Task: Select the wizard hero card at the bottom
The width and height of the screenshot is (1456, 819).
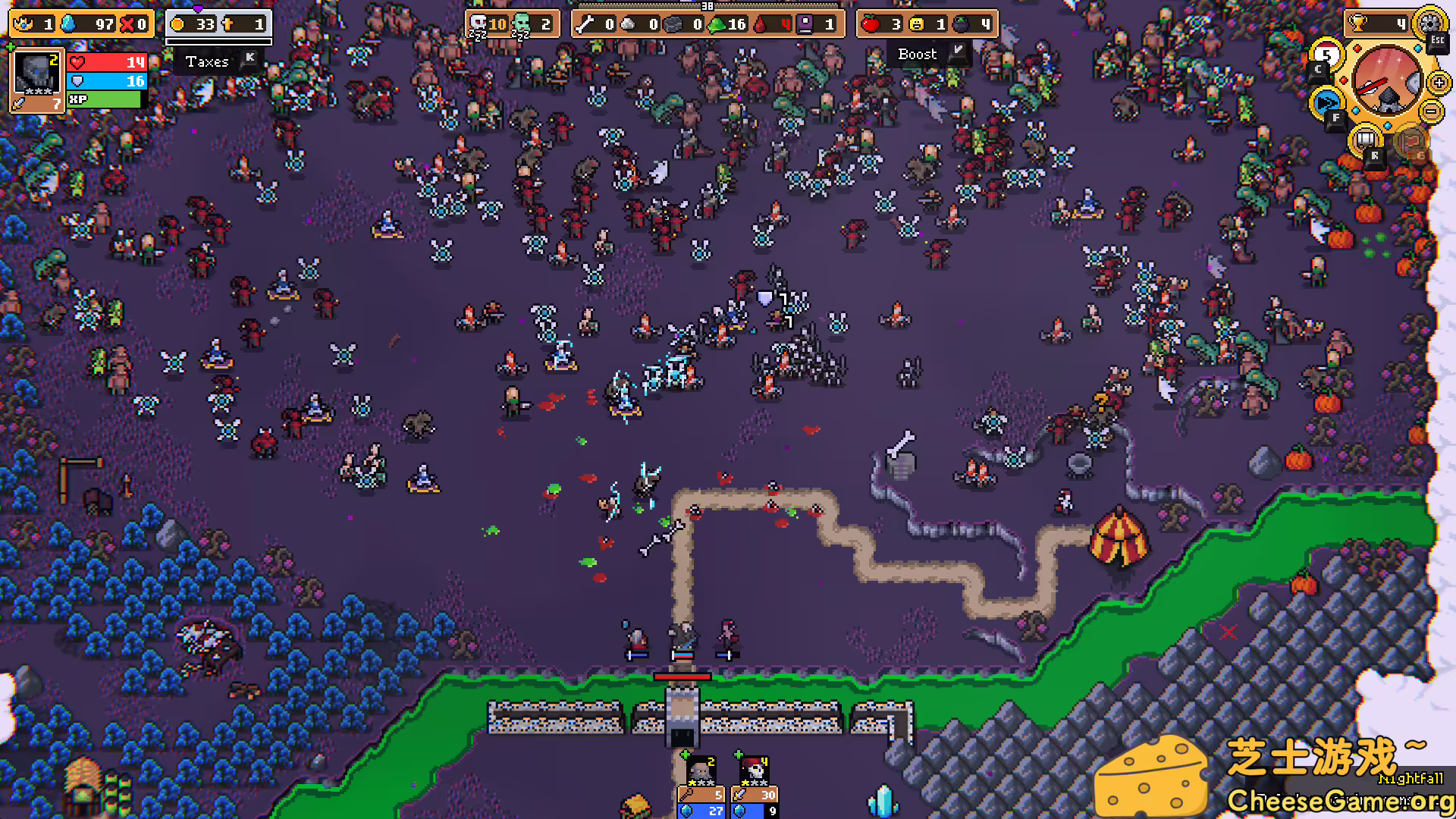Action: tap(701, 771)
